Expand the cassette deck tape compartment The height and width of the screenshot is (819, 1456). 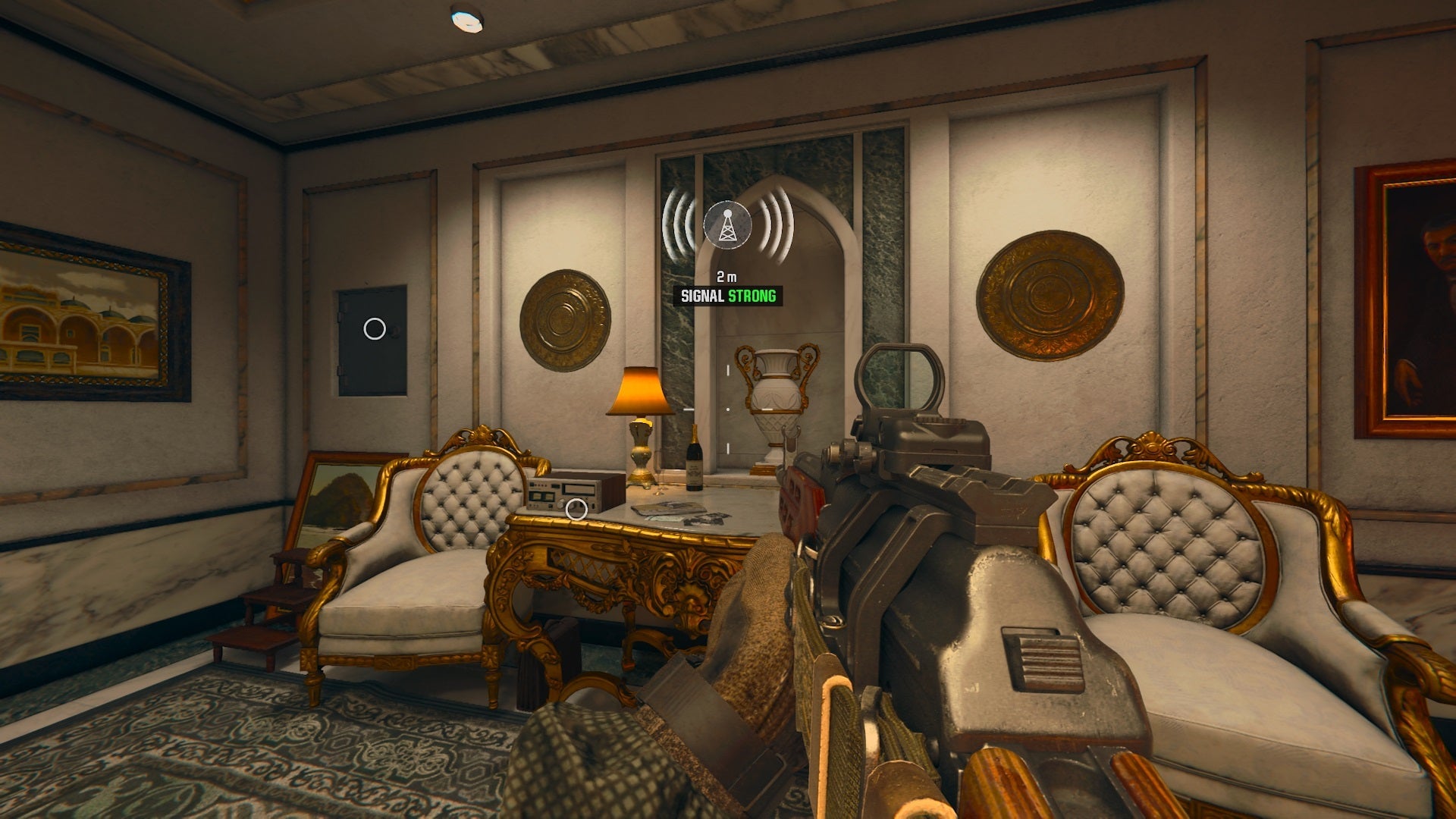[x=578, y=490]
